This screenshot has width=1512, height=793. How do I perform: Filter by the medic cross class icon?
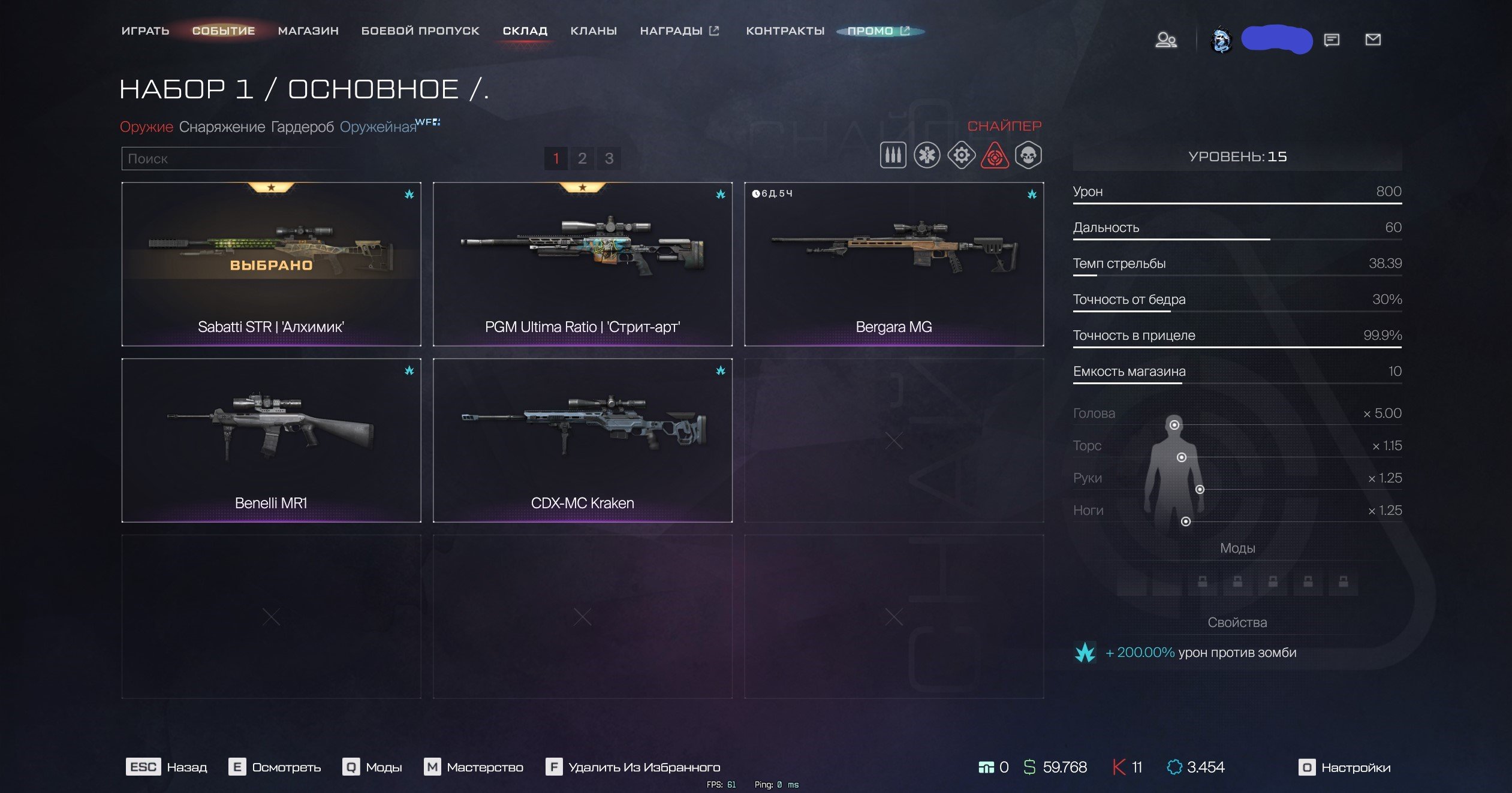(927, 156)
